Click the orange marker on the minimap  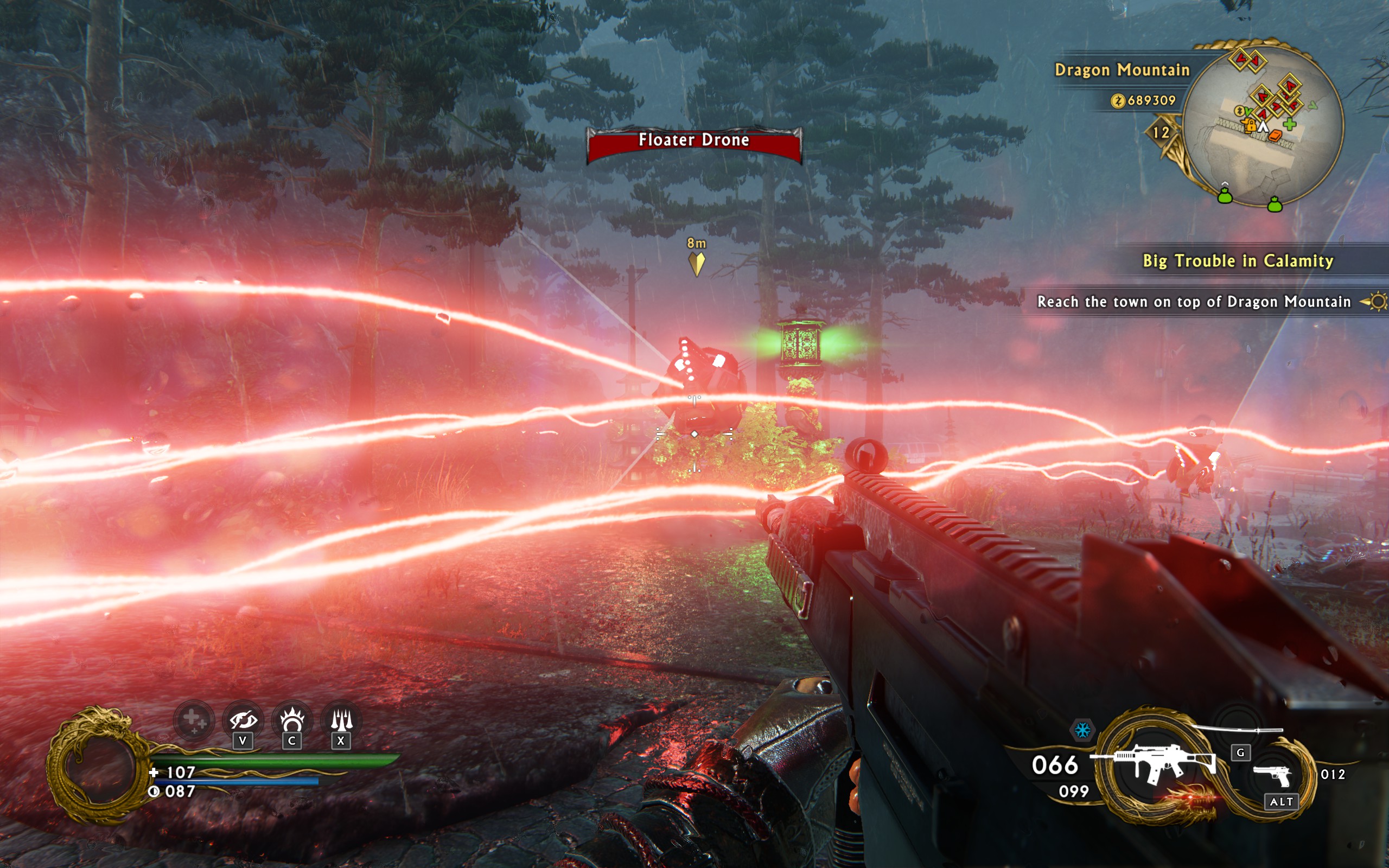coord(1274,136)
